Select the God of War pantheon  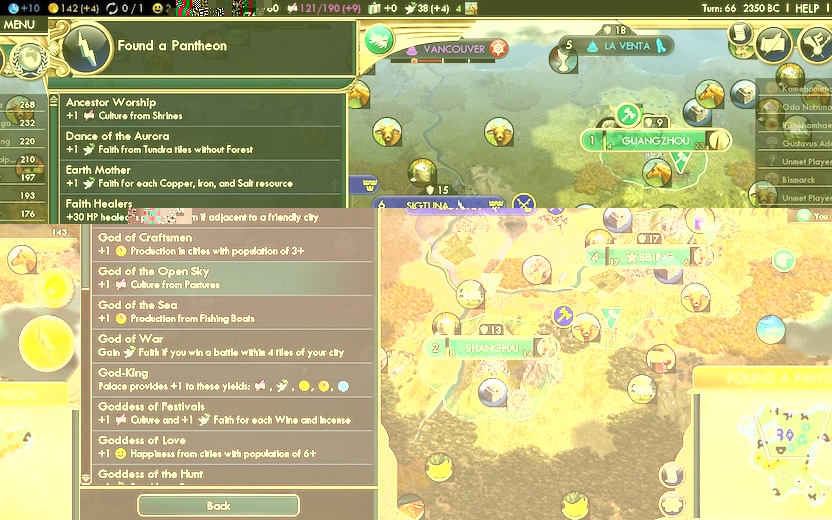pyautogui.click(x=232, y=346)
